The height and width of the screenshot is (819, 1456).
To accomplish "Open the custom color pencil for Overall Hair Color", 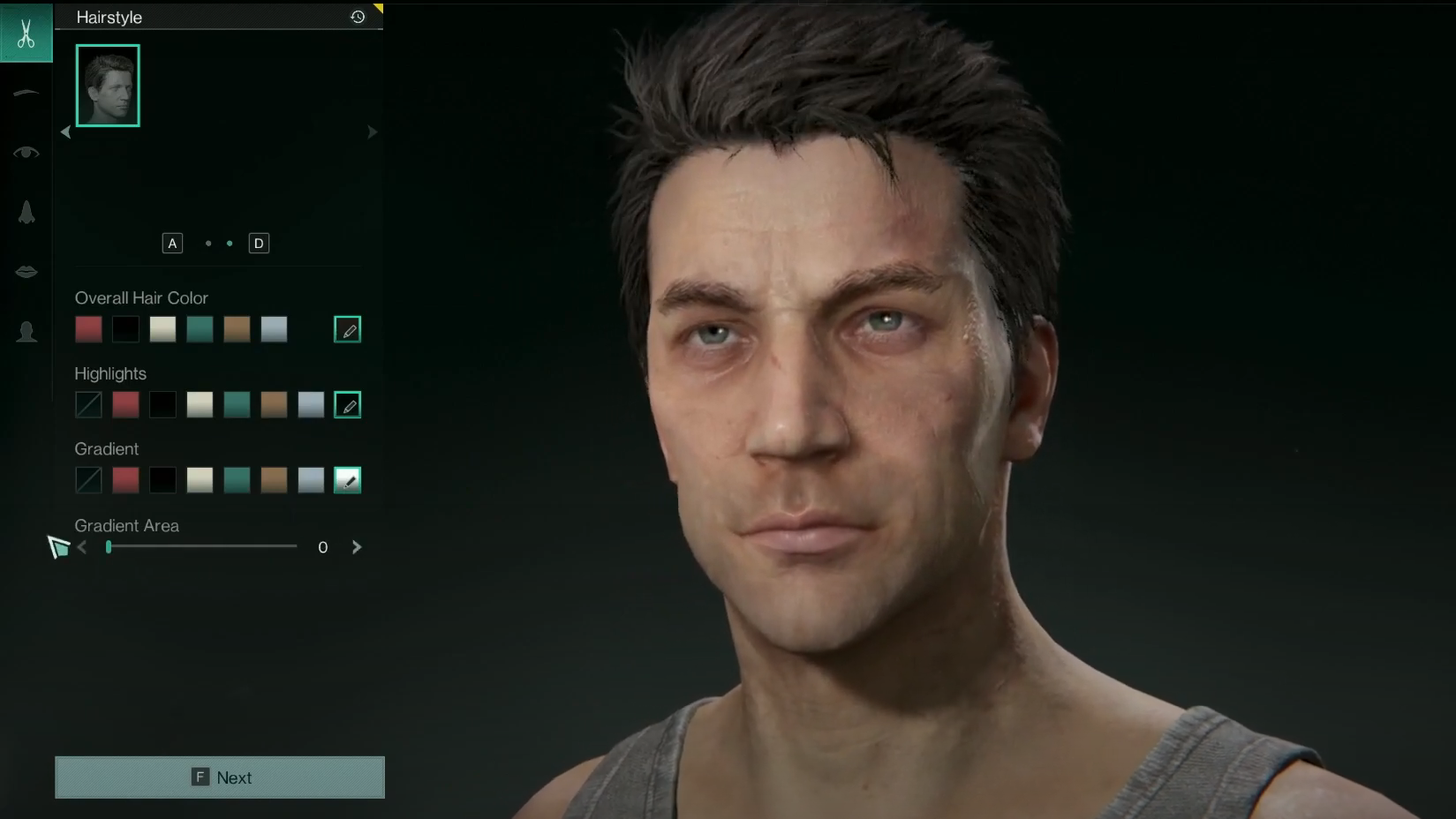I will (347, 328).
